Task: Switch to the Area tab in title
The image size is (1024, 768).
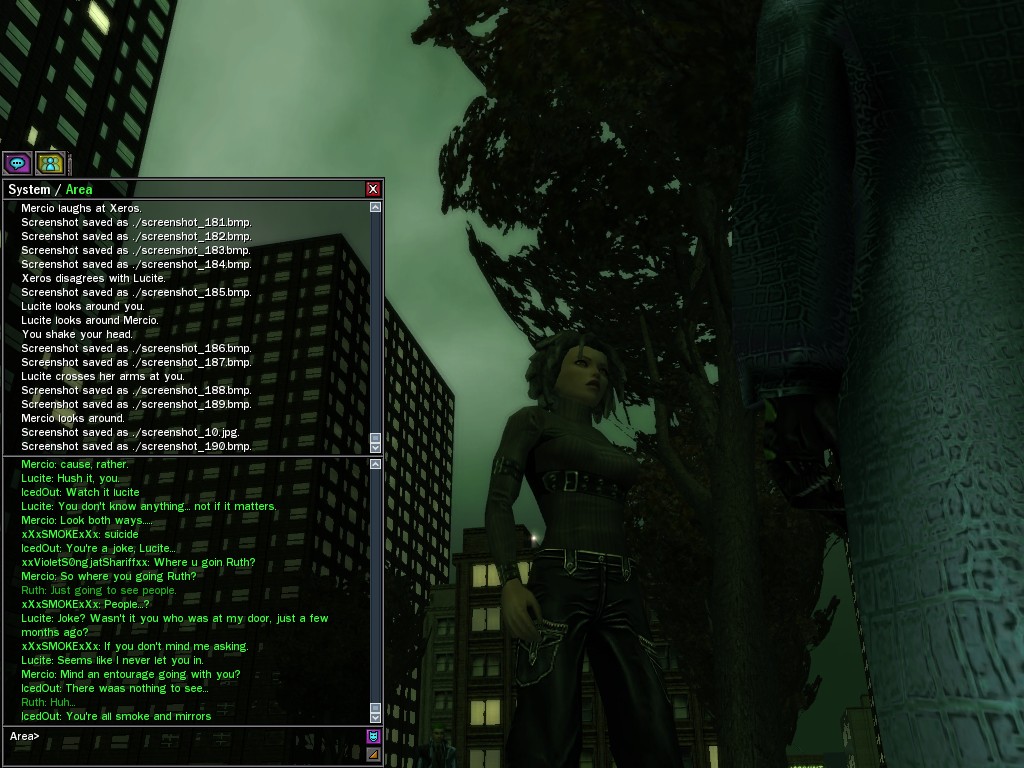Action: [x=79, y=189]
